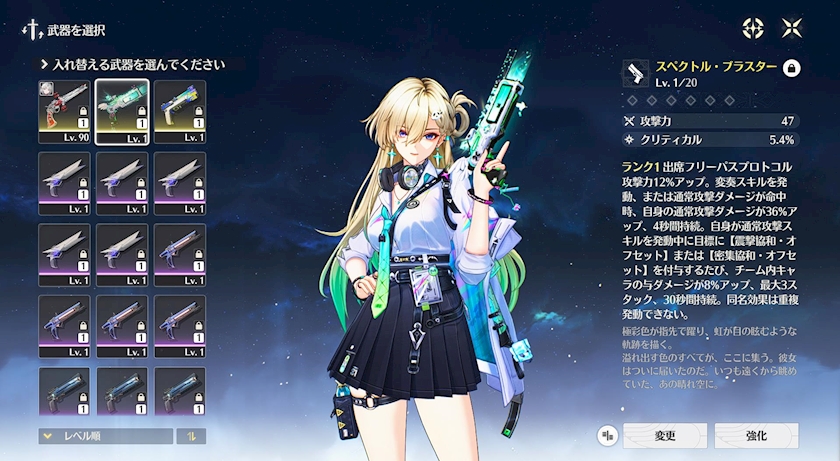Image resolution: width=840 pixels, height=461 pixels.
Task: Click the round crosshair icon beside close
Action: [752, 28]
